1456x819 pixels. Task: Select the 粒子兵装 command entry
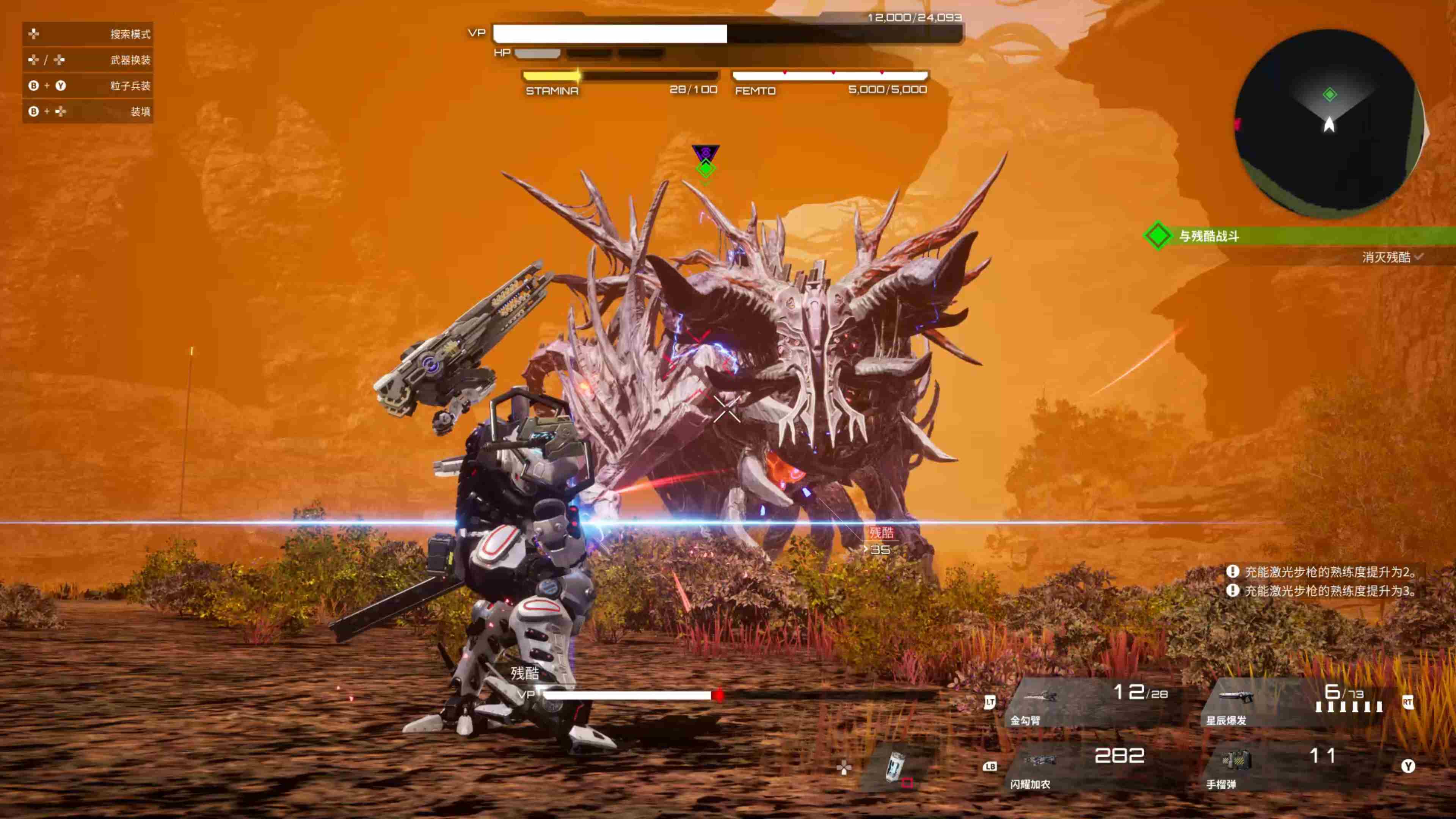tap(88, 86)
